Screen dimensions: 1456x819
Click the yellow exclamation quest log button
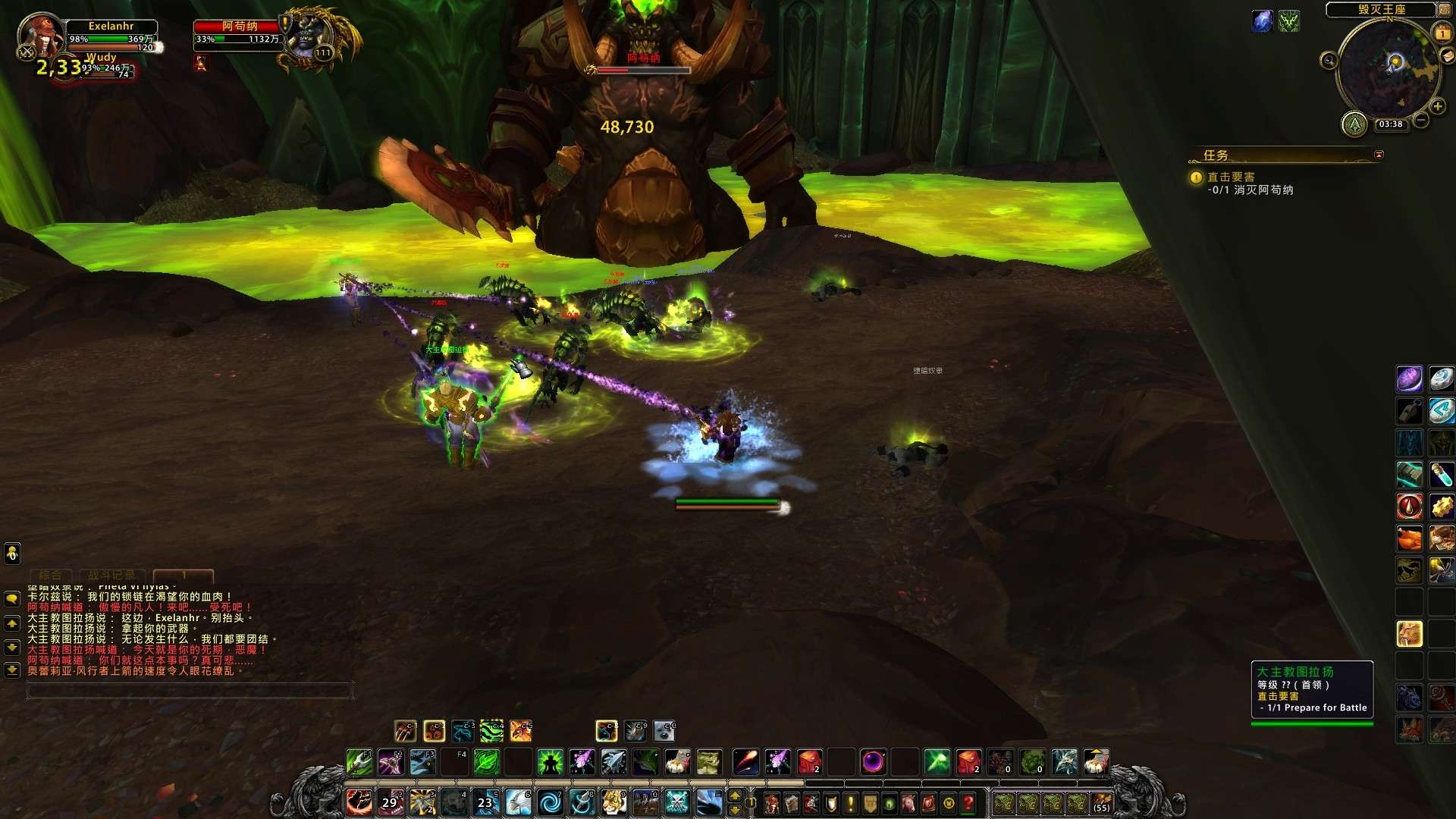(x=850, y=802)
